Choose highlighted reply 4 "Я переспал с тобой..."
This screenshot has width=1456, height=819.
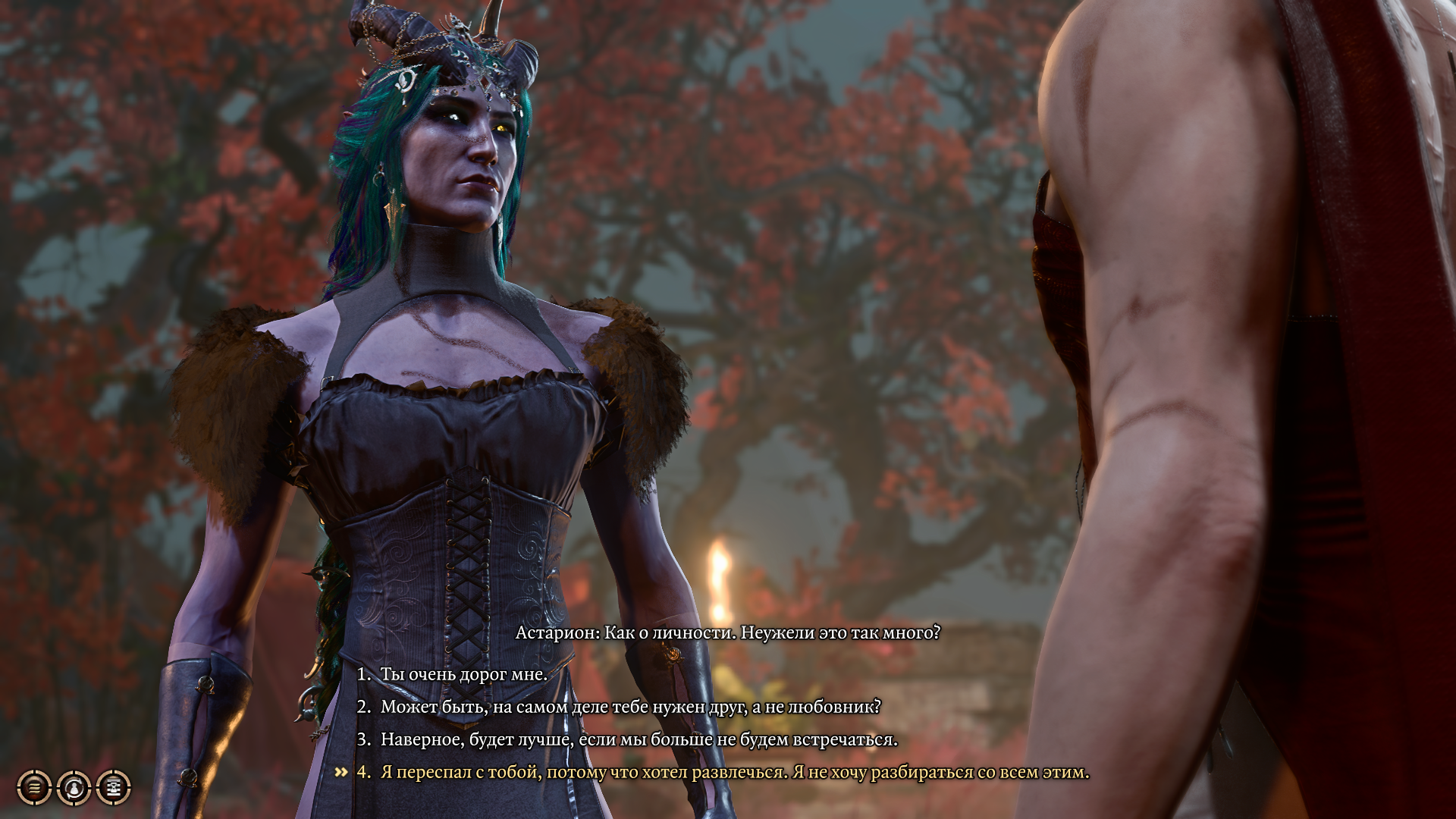(x=734, y=772)
